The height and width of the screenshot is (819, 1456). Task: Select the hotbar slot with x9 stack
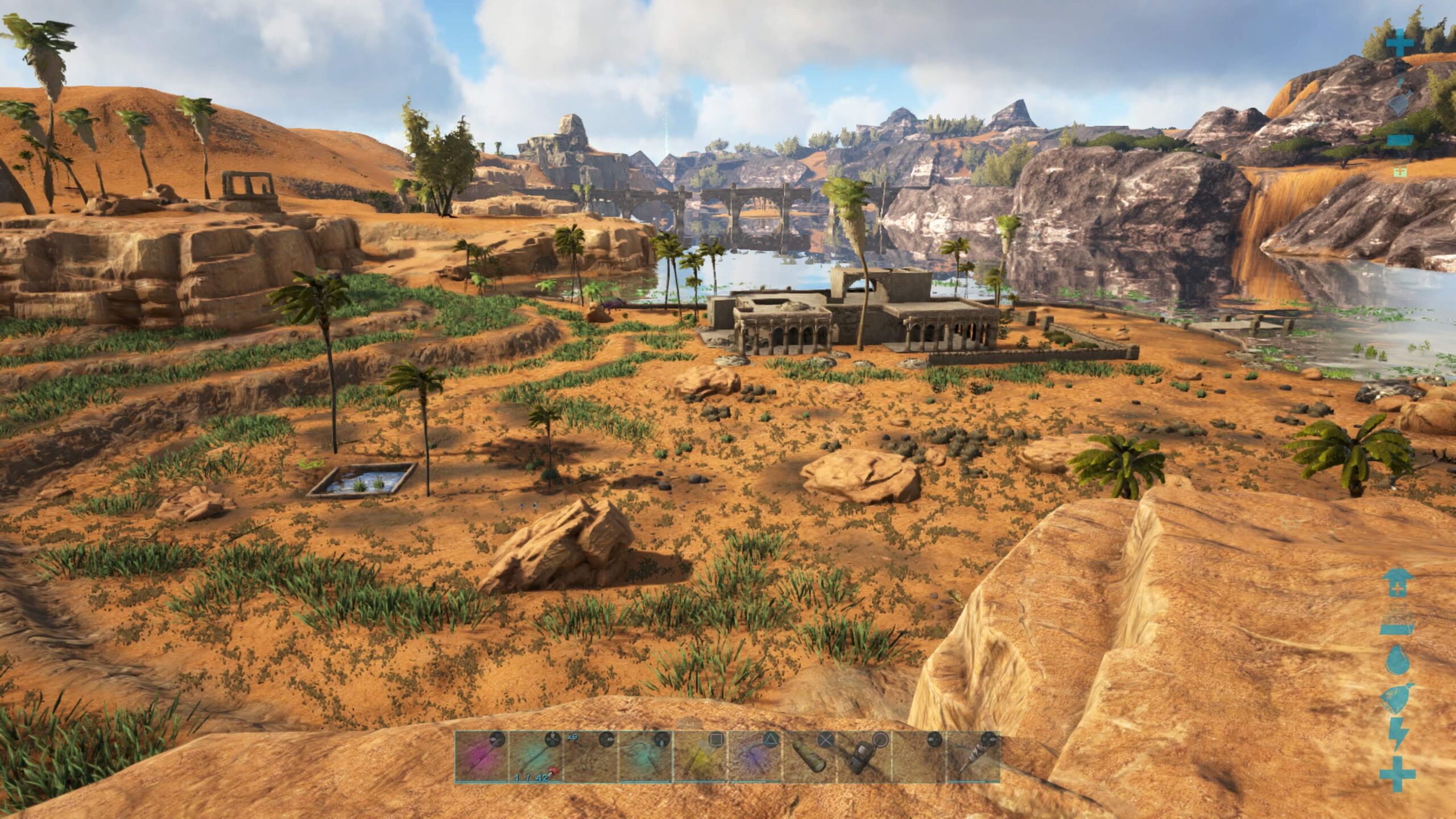point(590,756)
